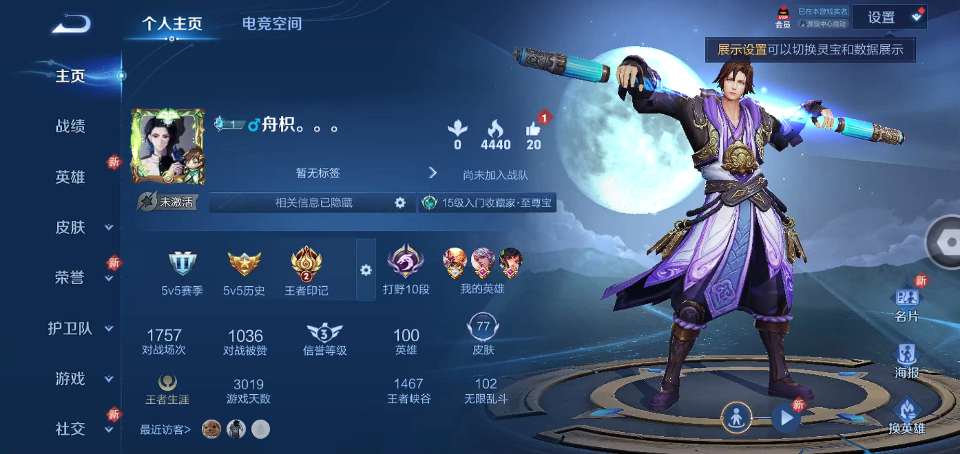The width and height of the screenshot is (960, 454).
Task: Open the 海报 poster button
Action: [906, 358]
